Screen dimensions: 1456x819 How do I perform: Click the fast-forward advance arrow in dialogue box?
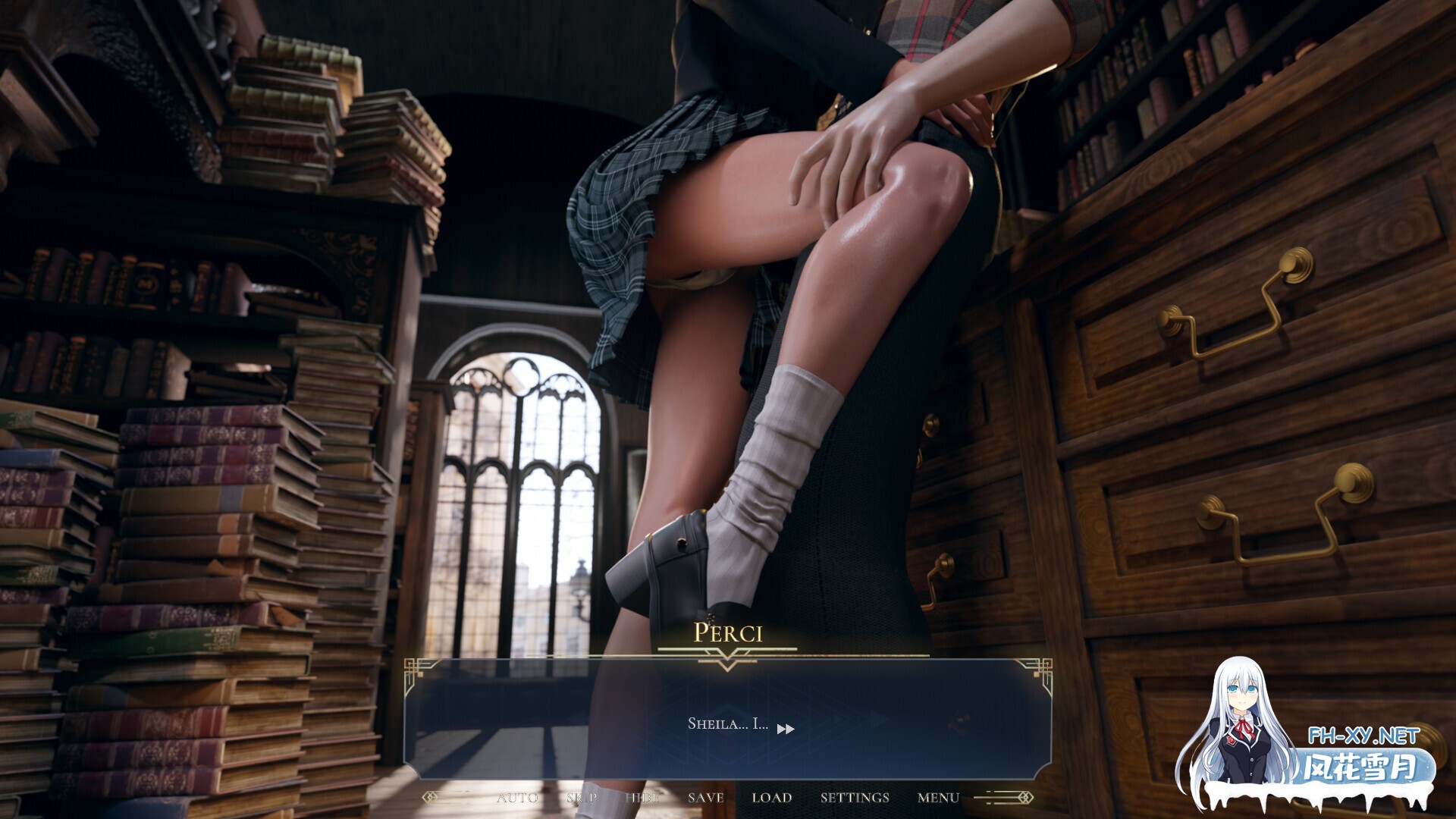[x=786, y=726]
